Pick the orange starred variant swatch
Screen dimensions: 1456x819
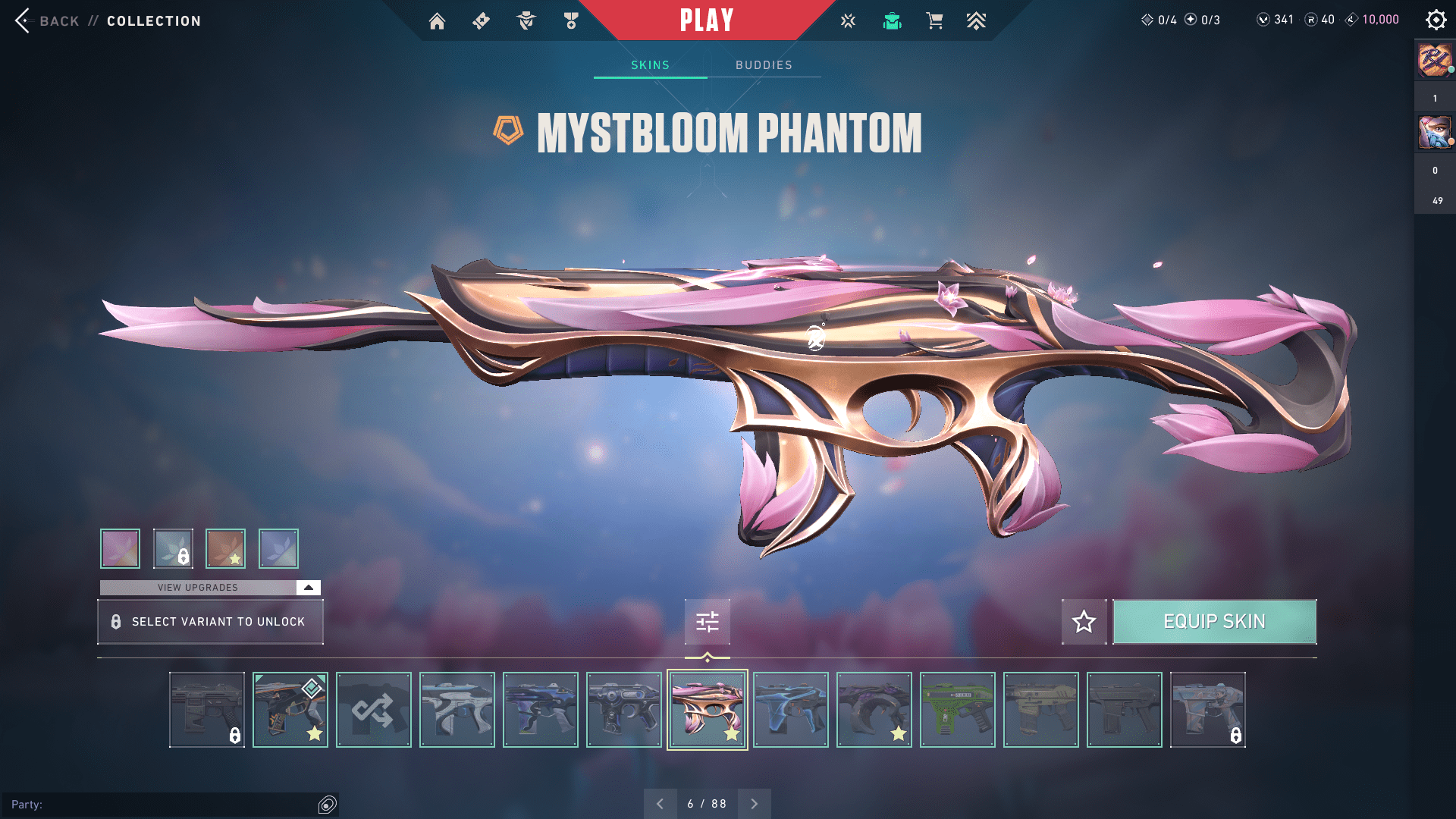click(x=226, y=548)
